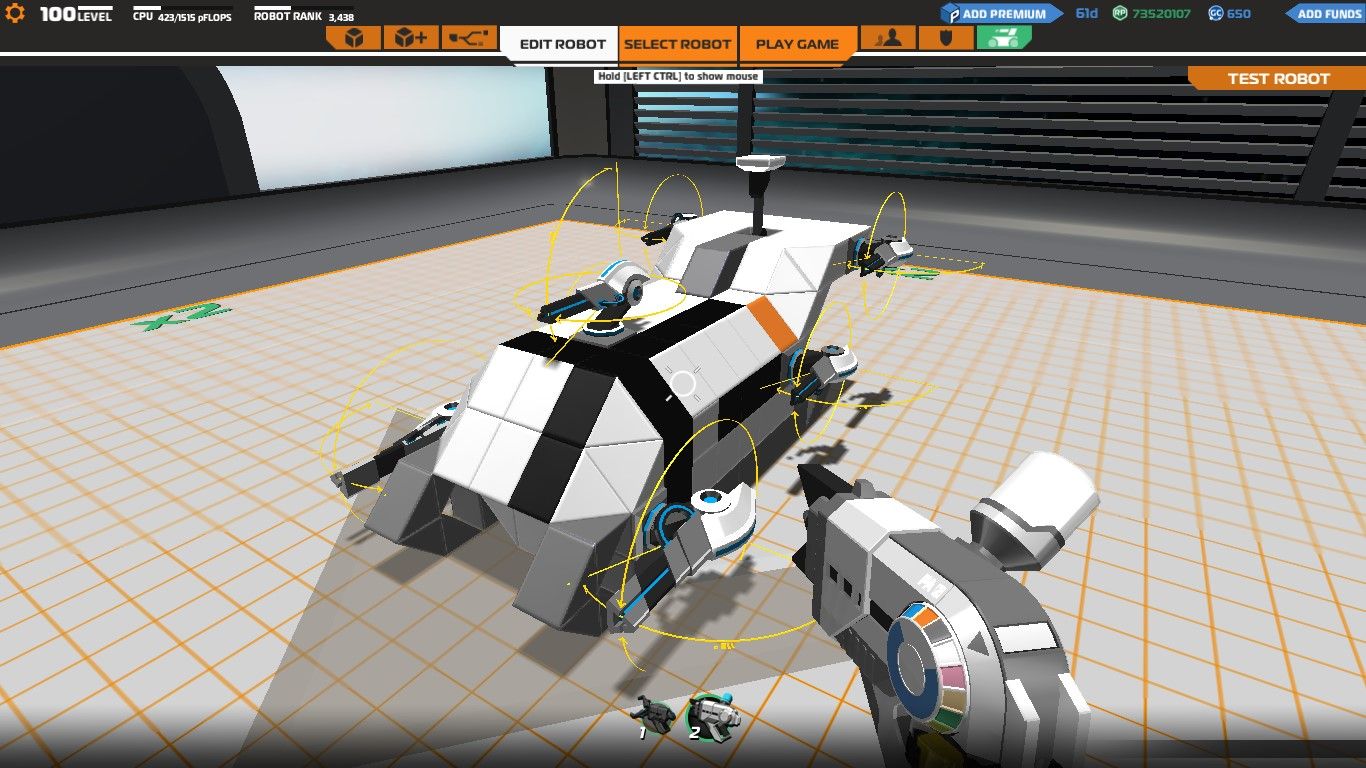This screenshot has height=768, width=1366.
Task: Select the green robot icon button
Action: 1003,38
